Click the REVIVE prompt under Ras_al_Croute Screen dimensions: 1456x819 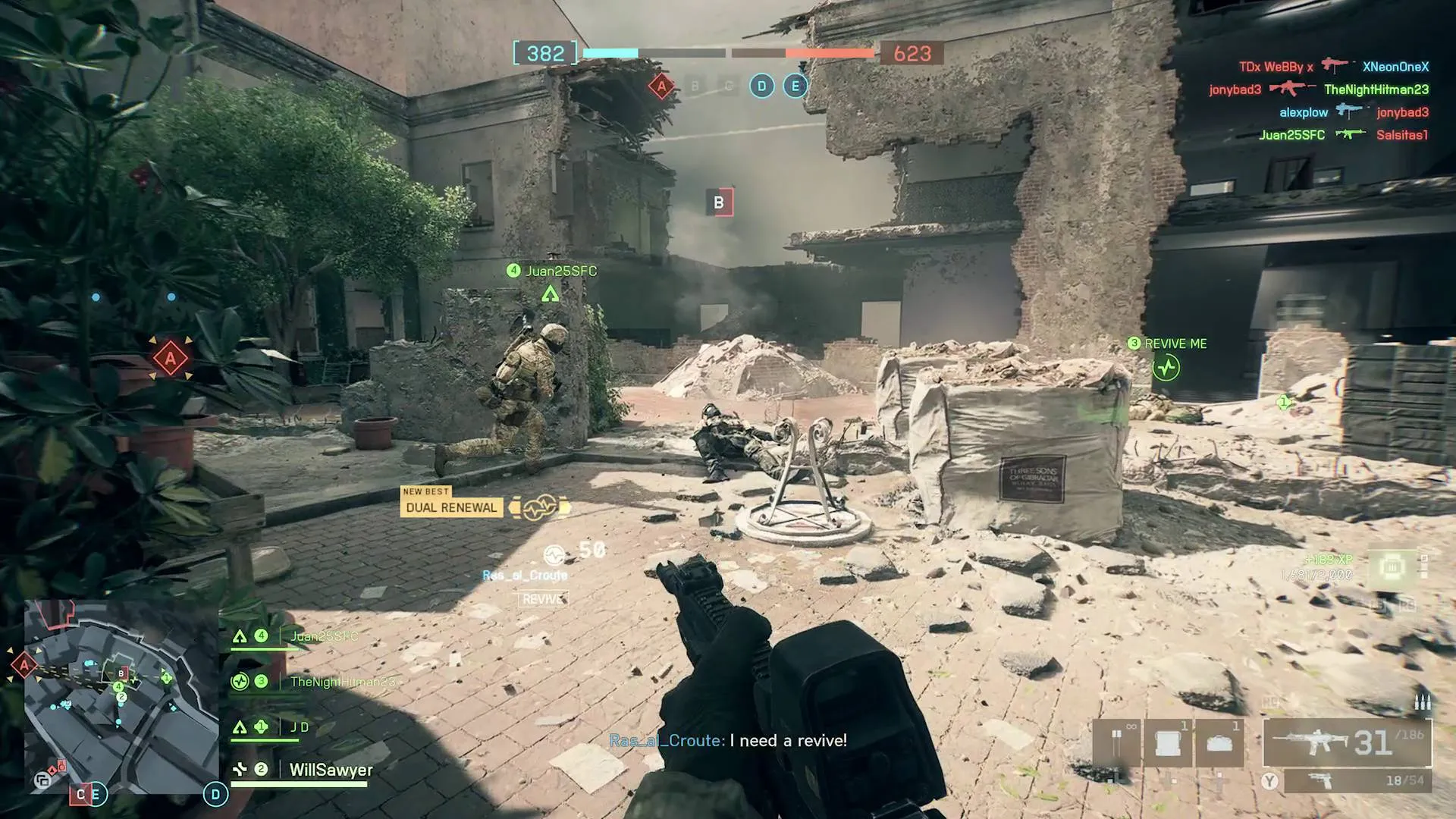tap(544, 599)
